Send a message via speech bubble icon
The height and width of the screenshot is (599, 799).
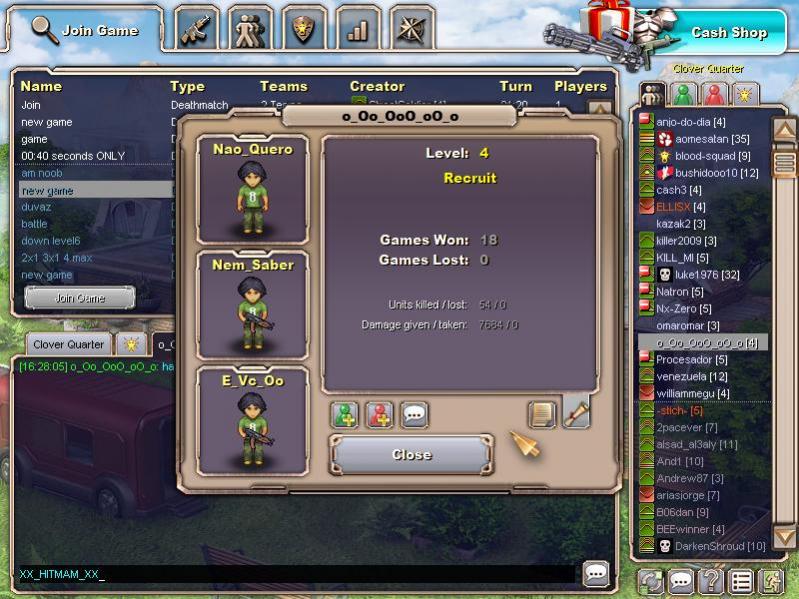pos(414,415)
